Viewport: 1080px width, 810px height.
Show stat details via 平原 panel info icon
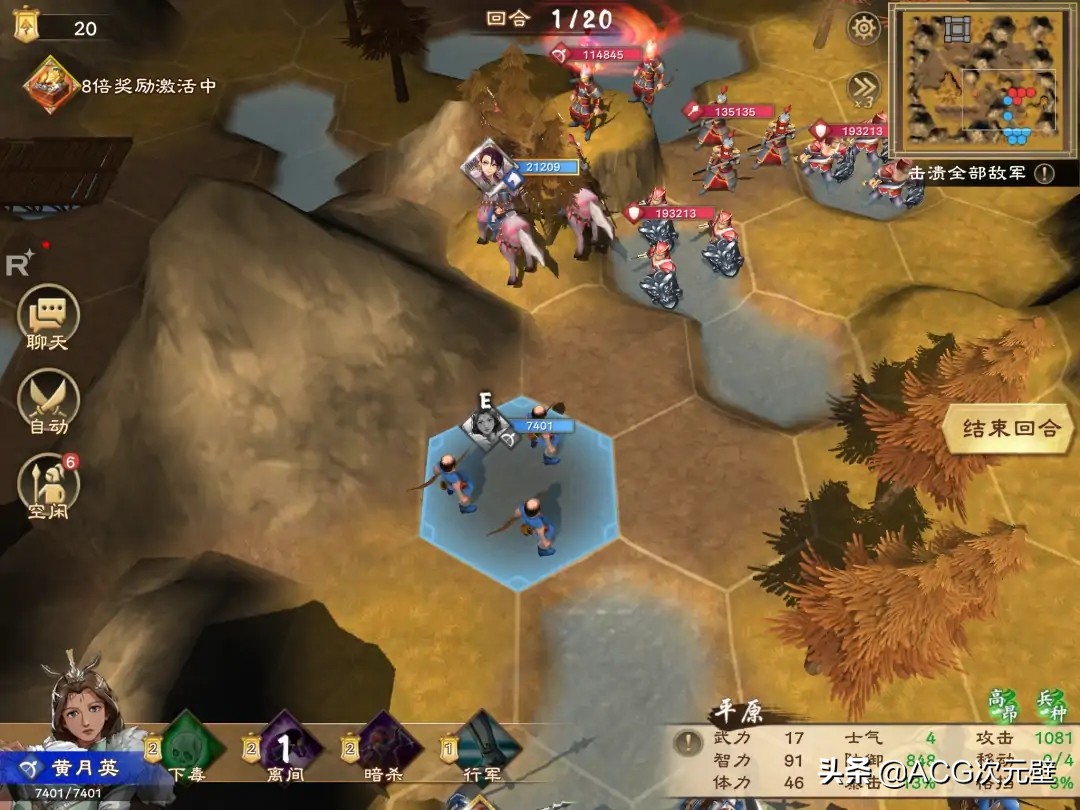(687, 742)
